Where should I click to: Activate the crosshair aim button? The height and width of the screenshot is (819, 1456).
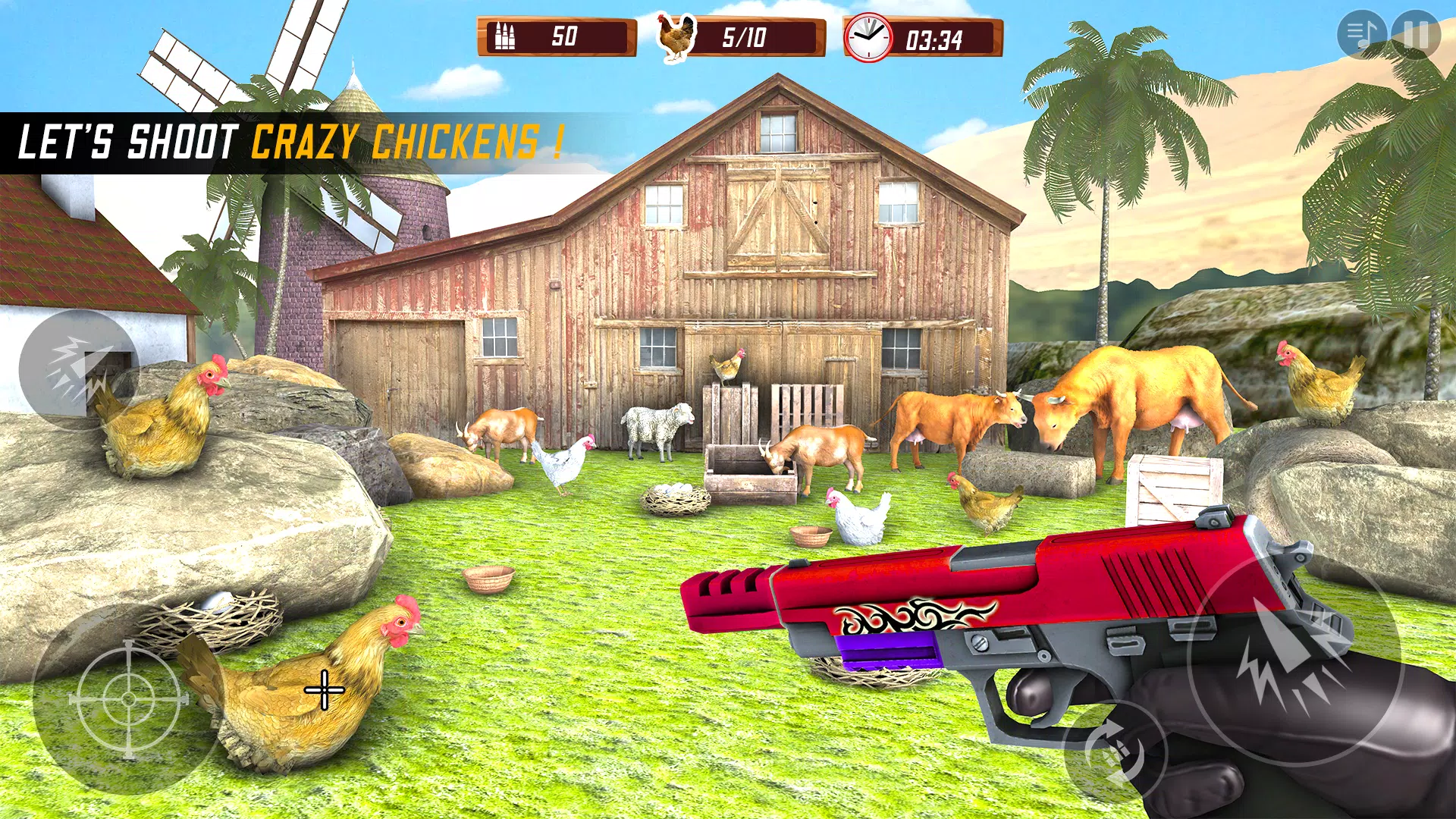point(128,699)
